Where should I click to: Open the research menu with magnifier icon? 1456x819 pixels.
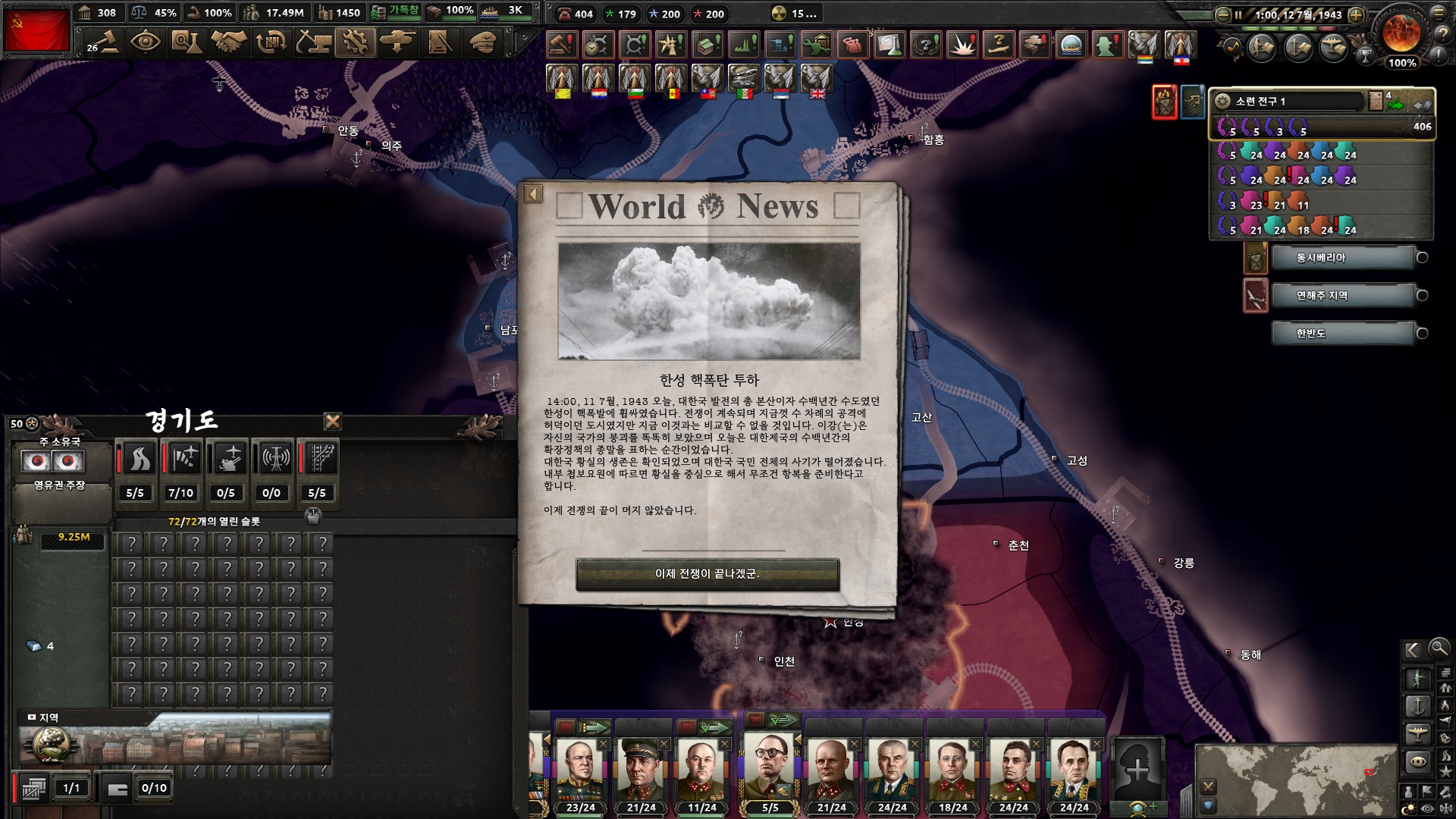click(x=186, y=42)
